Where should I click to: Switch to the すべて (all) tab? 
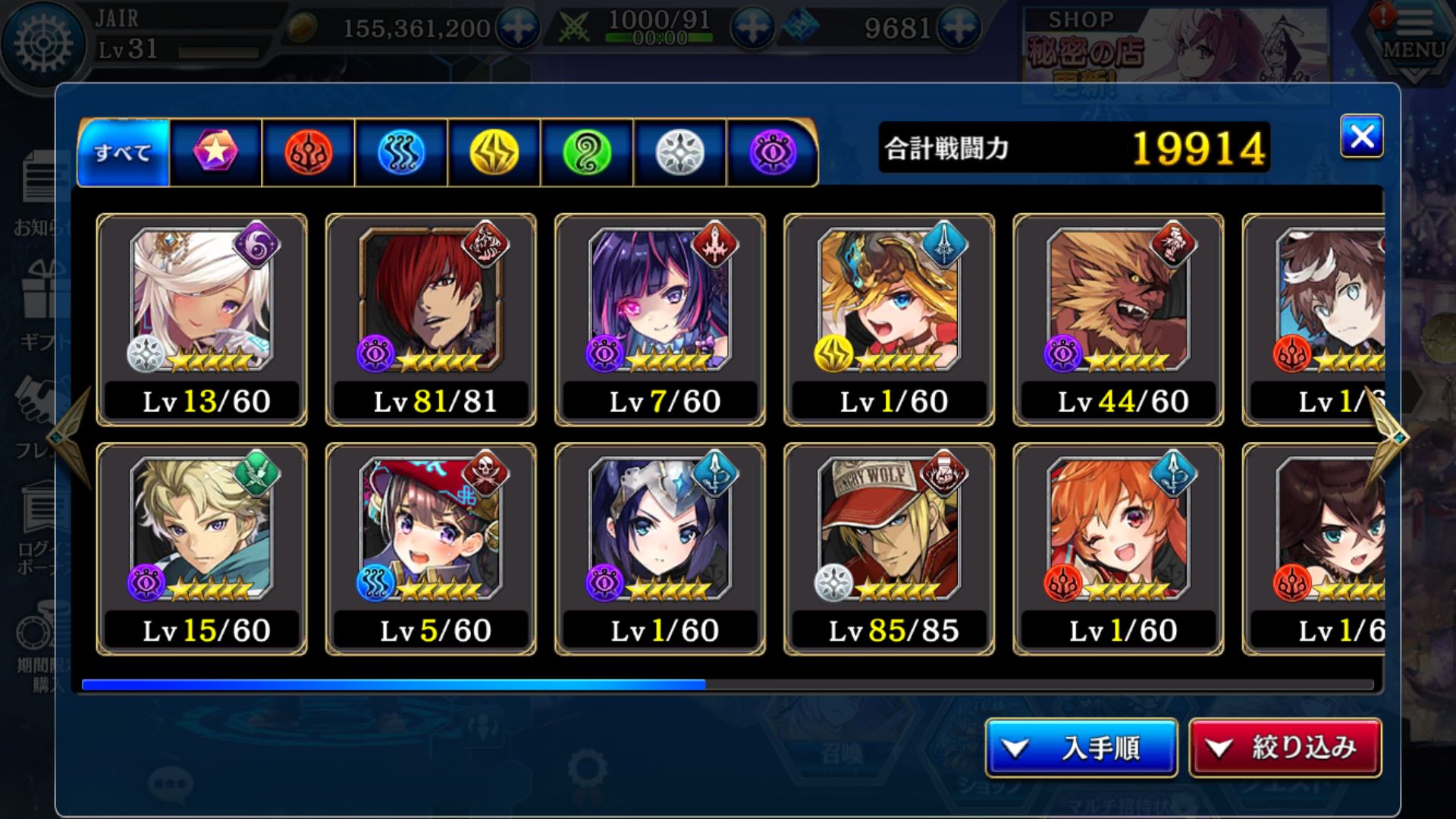click(x=123, y=152)
